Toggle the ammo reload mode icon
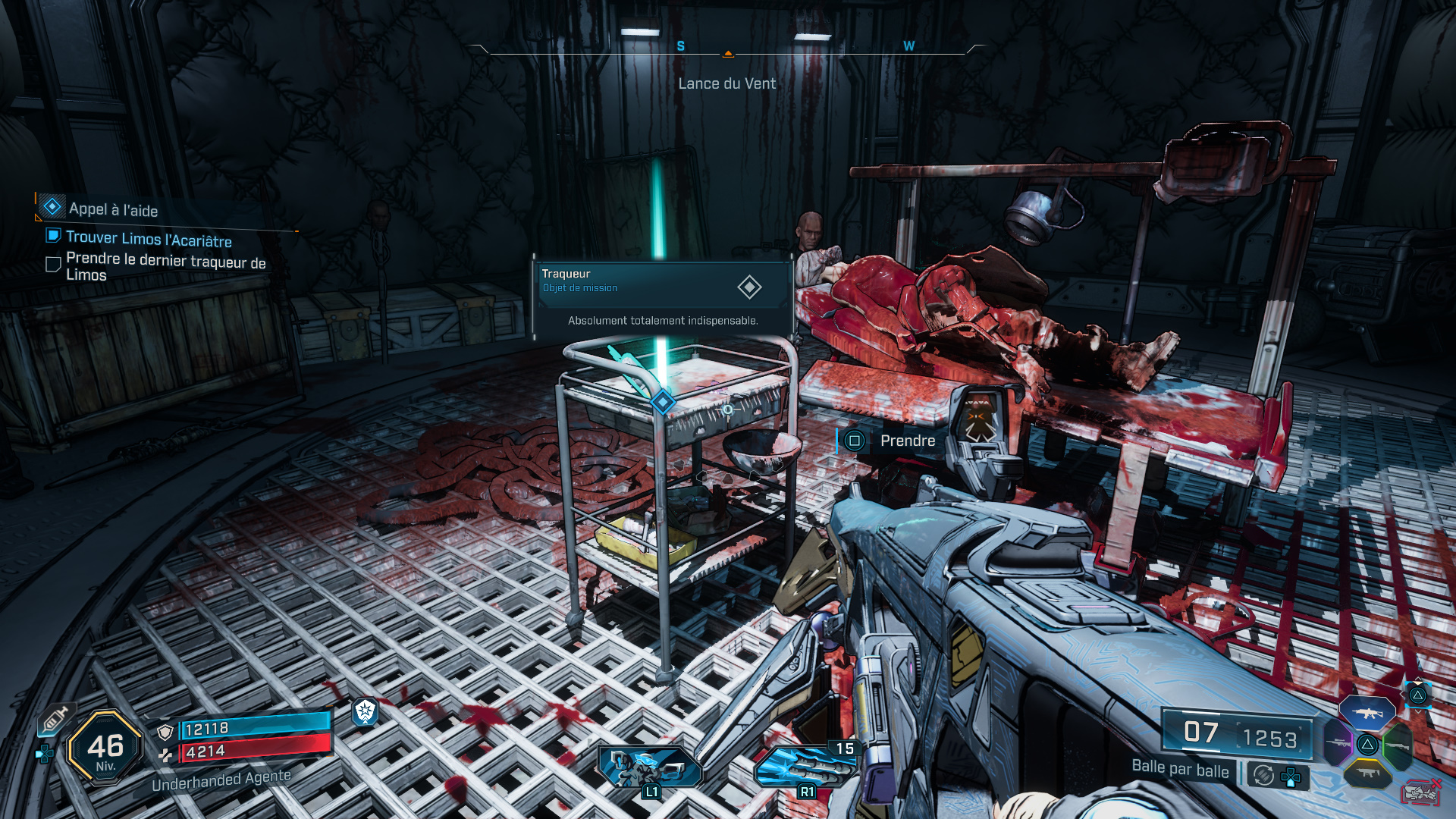The width and height of the screenshot is (1456, 819). (1263, 775)
